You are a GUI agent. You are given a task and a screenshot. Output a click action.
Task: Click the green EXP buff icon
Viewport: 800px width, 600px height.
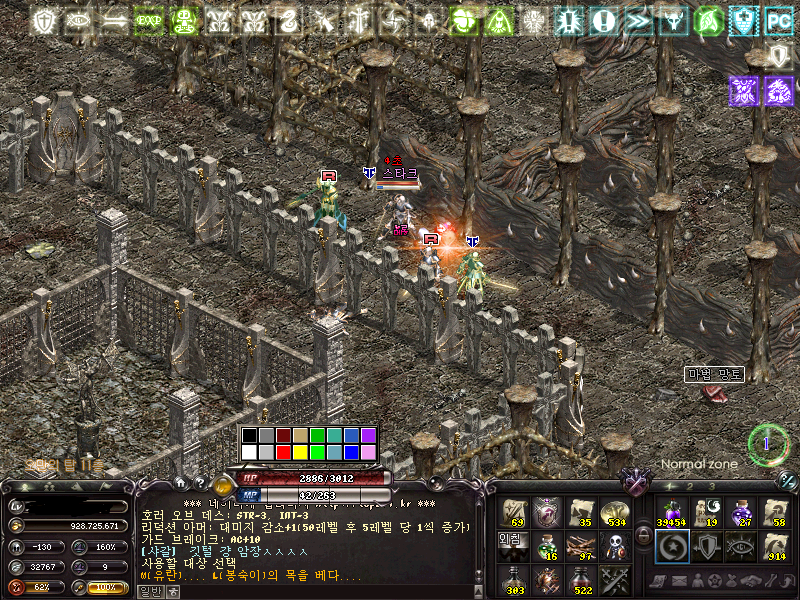point(150,19)
